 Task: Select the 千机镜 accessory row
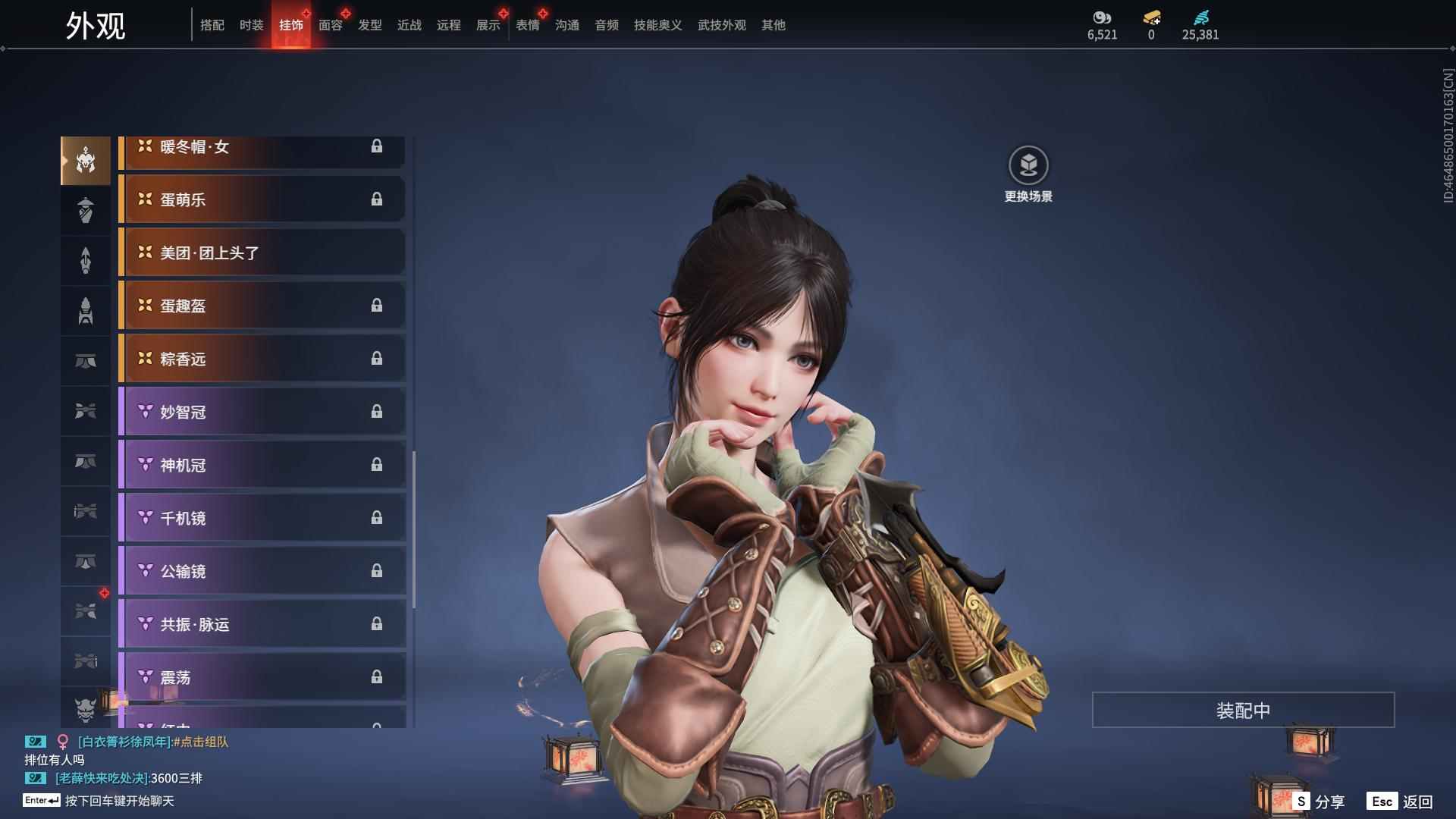[x=262, y=518]
